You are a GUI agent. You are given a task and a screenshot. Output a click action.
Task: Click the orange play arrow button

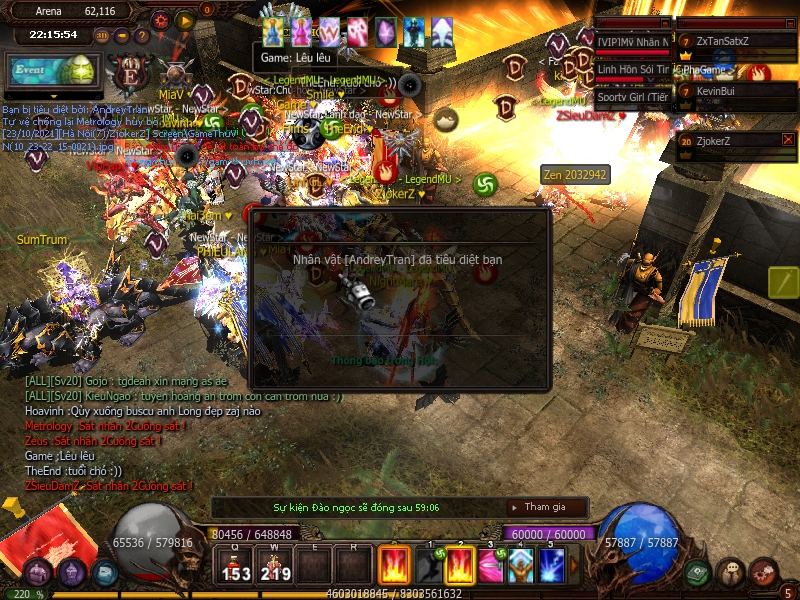point(184,19)
